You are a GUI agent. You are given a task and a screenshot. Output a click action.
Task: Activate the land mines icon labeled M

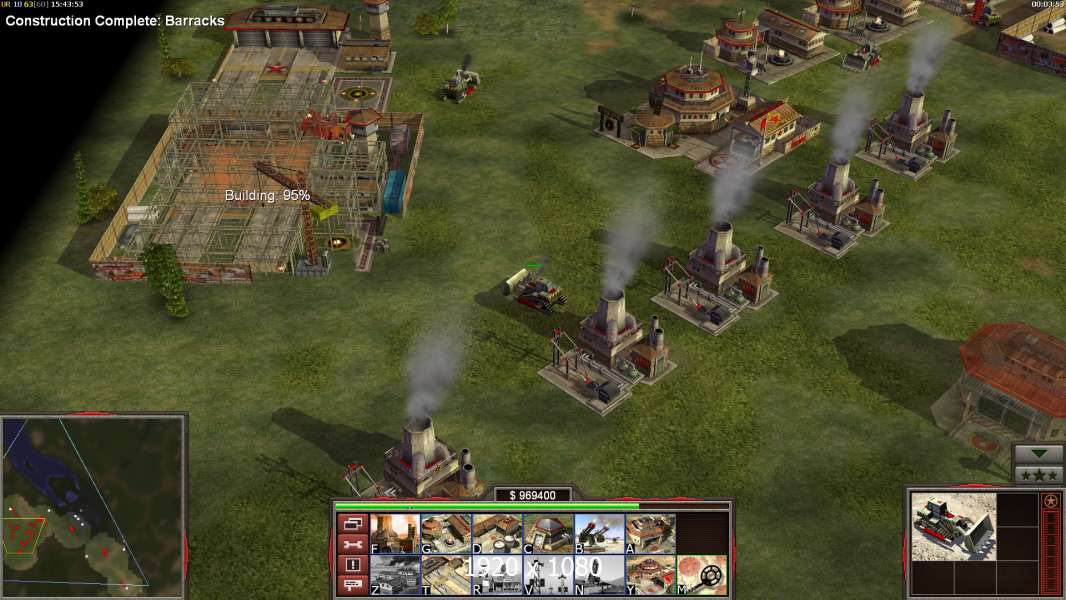pos(701,575)
